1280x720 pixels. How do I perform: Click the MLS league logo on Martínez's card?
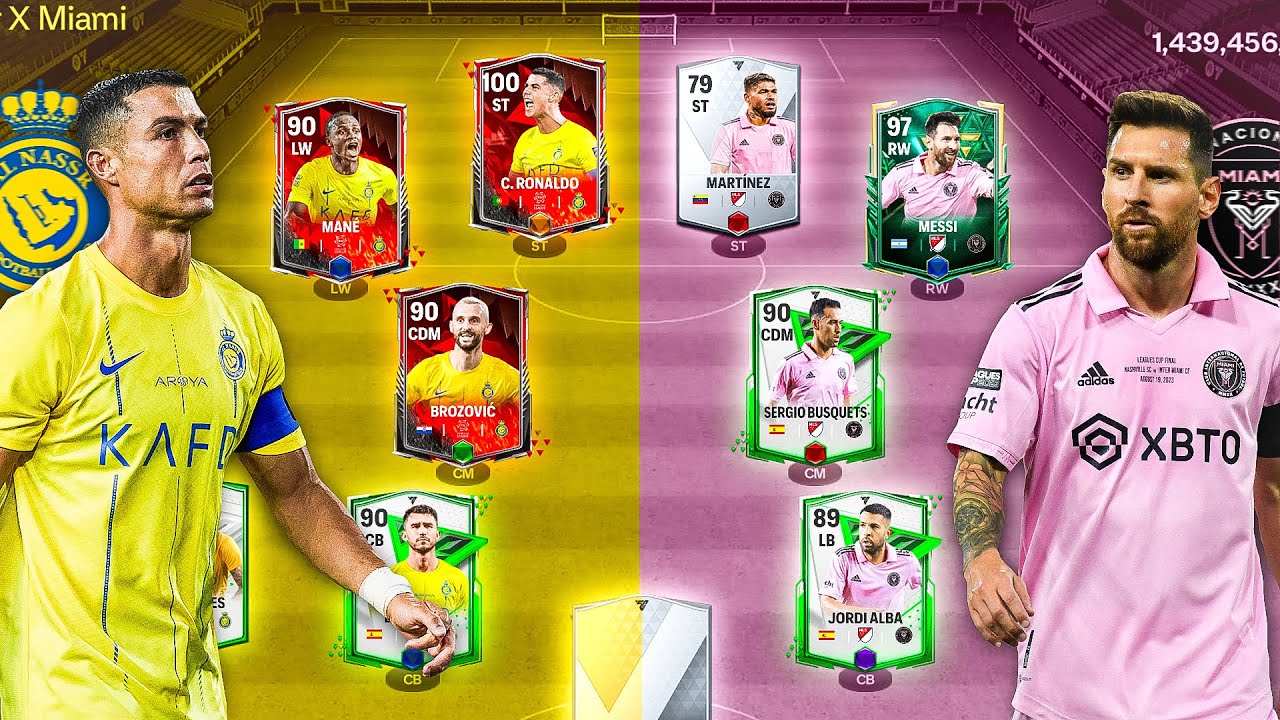(x=738, y=198)
